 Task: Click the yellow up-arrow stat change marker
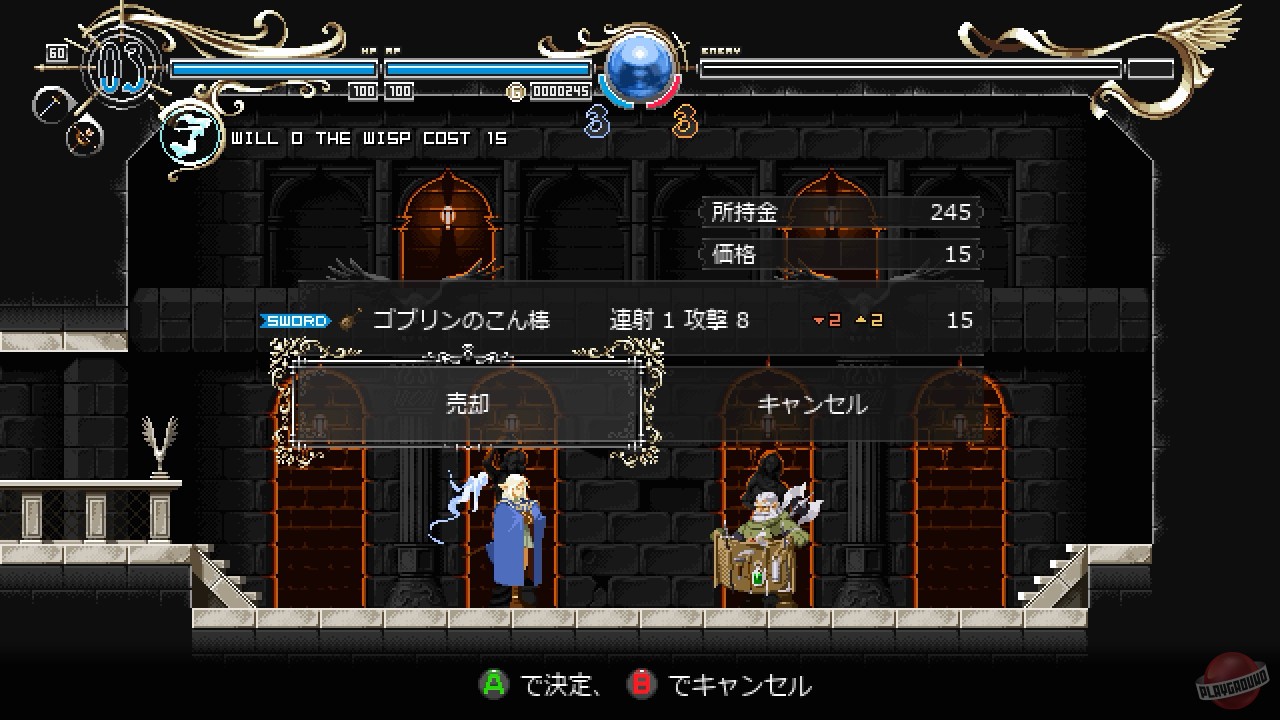pyautogui.click(x=862, y=320)
